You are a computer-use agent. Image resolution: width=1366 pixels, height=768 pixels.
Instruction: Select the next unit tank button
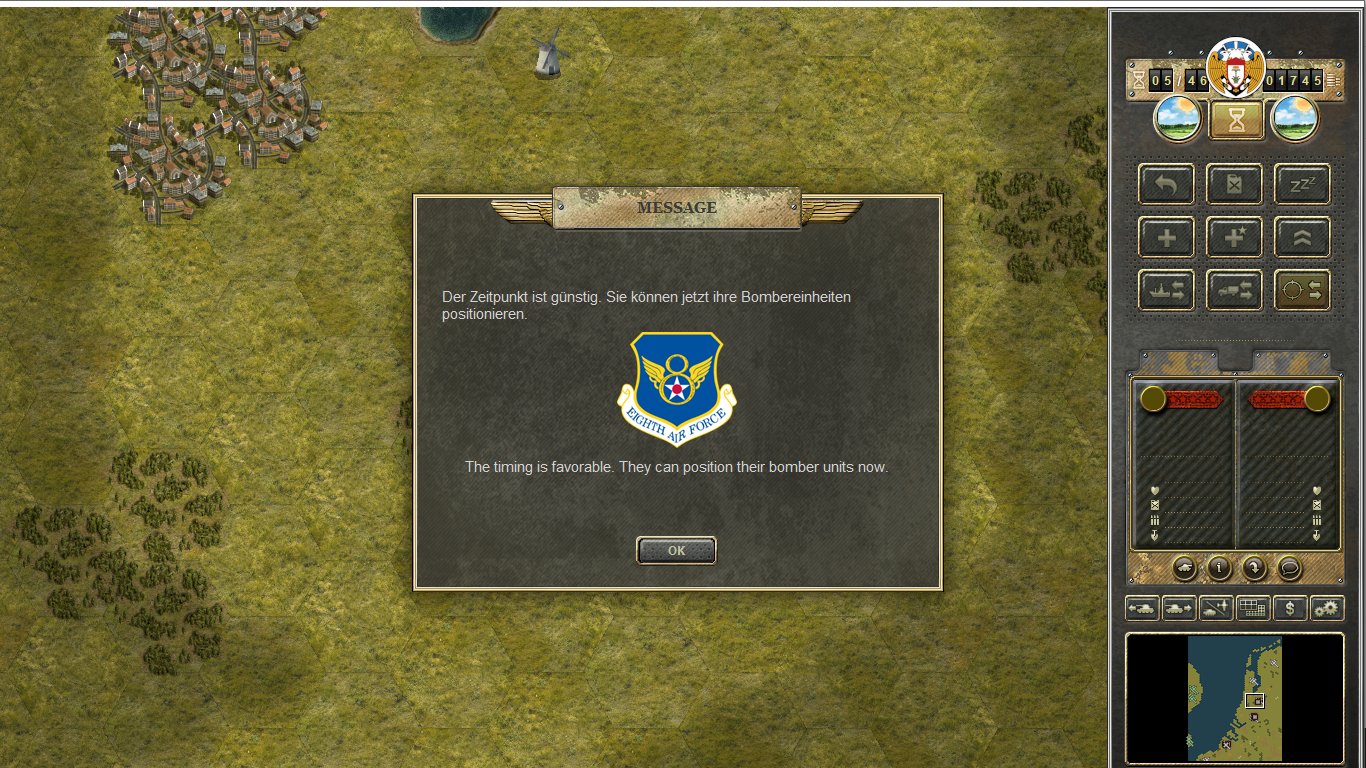(1179, 608)
